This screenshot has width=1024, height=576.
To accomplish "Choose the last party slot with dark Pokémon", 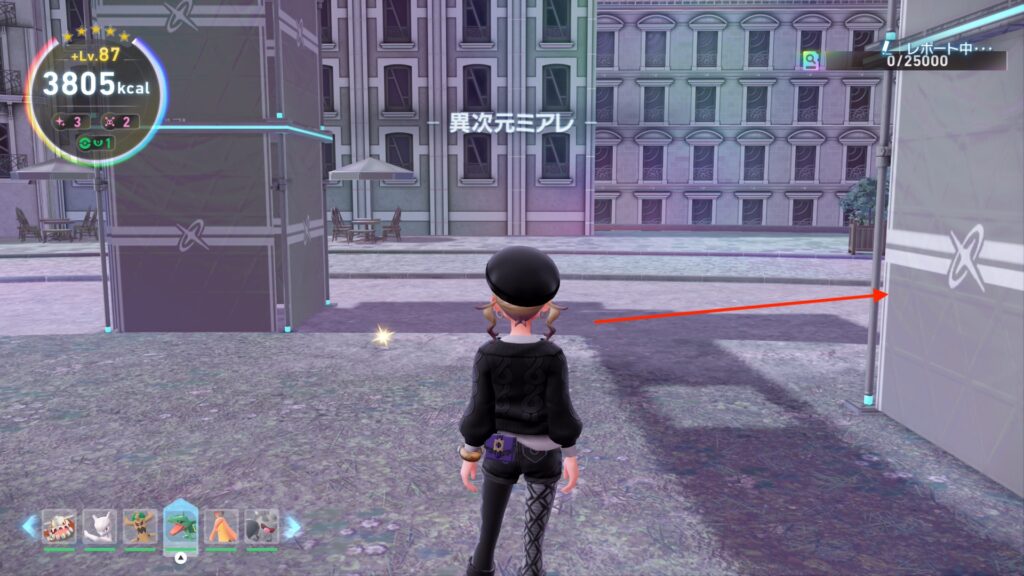I will [261, 526].
